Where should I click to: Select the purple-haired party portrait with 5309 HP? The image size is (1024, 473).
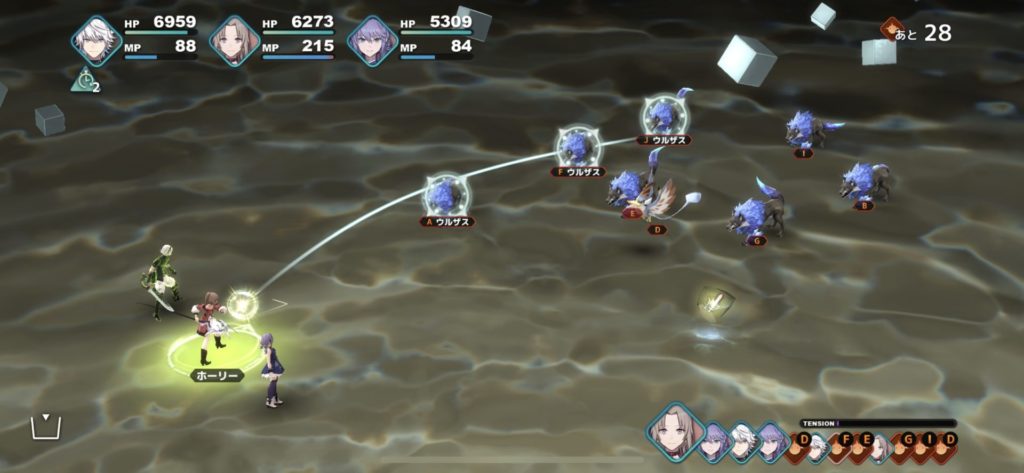[x=371, y=41]
